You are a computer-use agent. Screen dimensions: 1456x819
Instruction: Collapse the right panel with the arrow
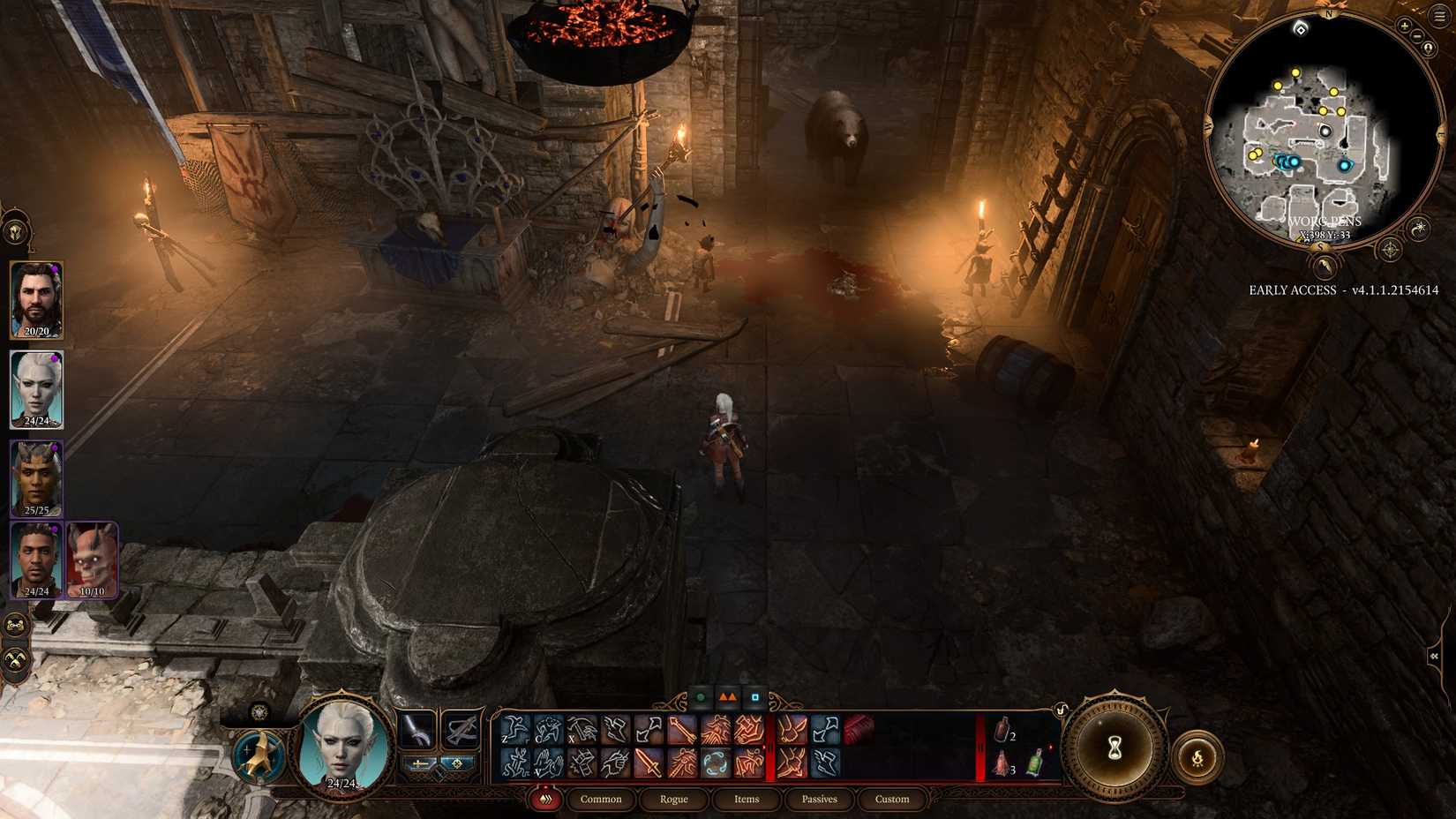(x=1433, y=656)
